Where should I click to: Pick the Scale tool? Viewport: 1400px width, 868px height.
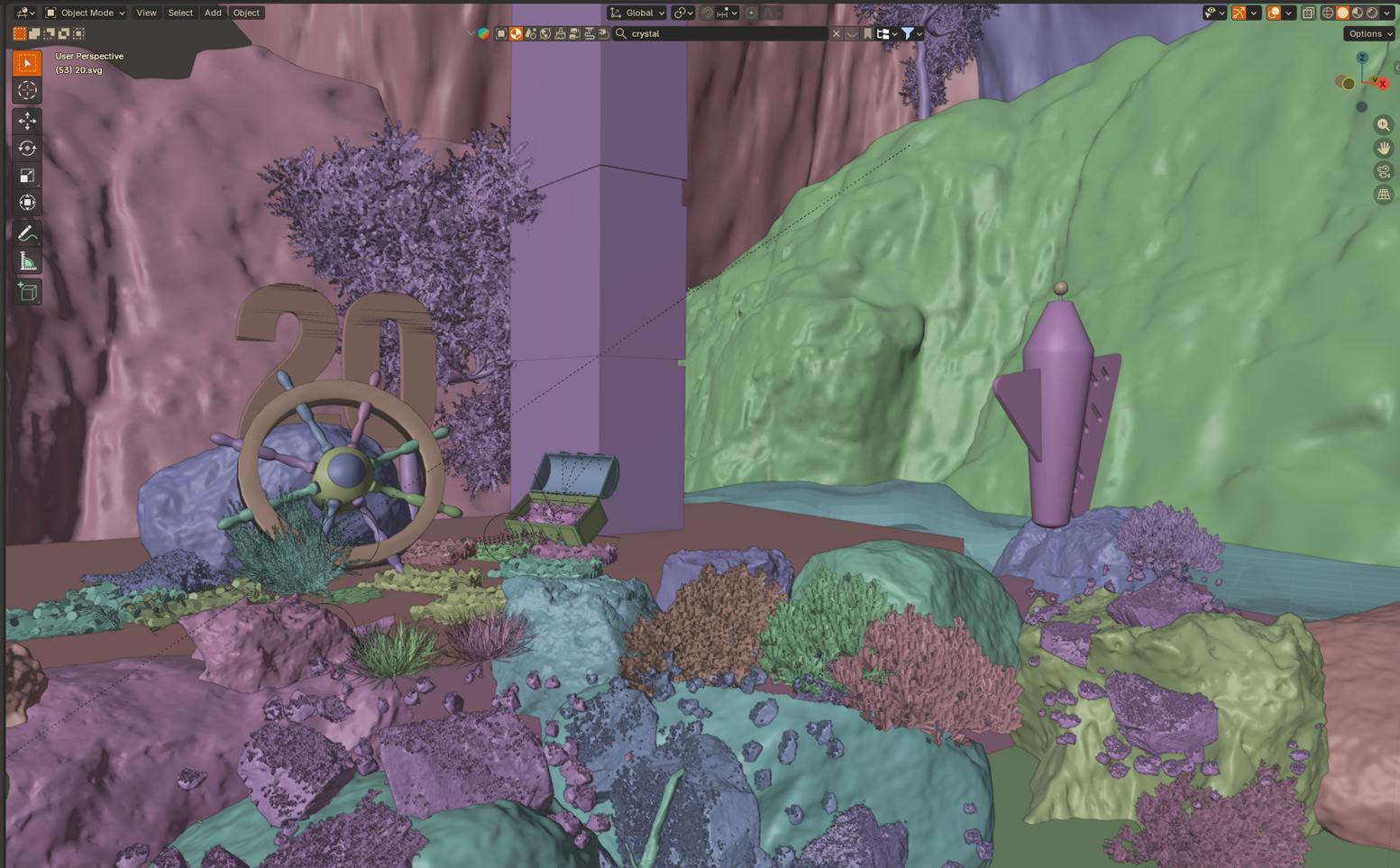27,176
